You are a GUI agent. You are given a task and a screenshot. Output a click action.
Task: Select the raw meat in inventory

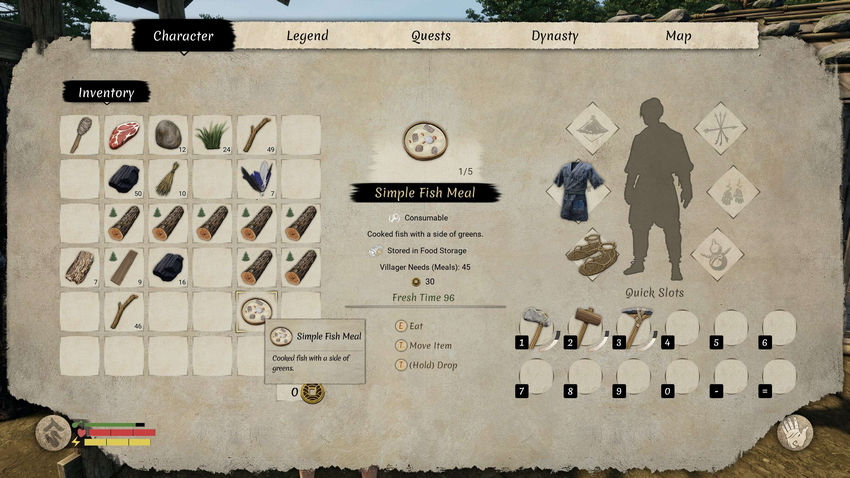point(124,134)
